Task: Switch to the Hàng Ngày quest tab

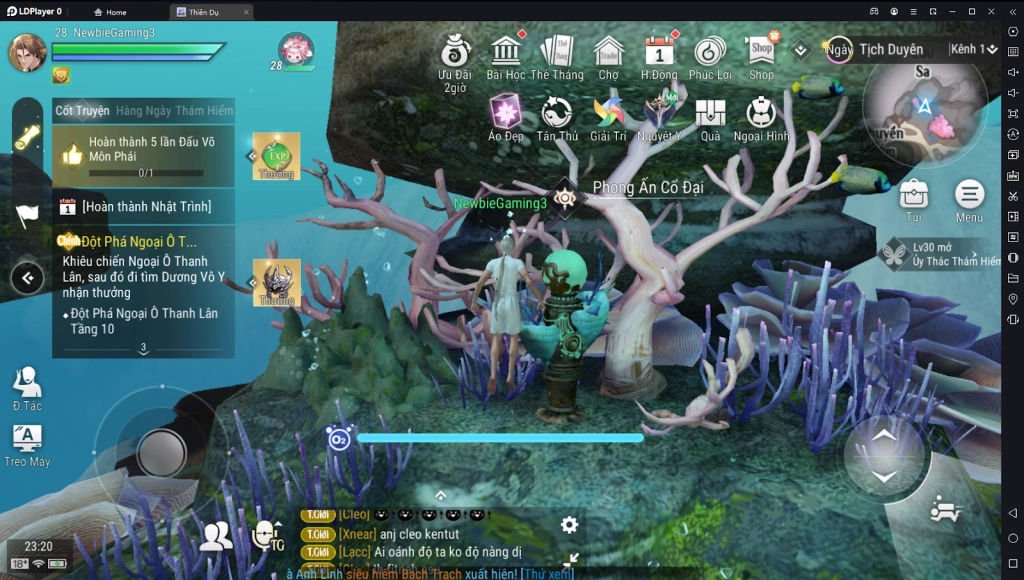Action: click(x=143, y=111)
